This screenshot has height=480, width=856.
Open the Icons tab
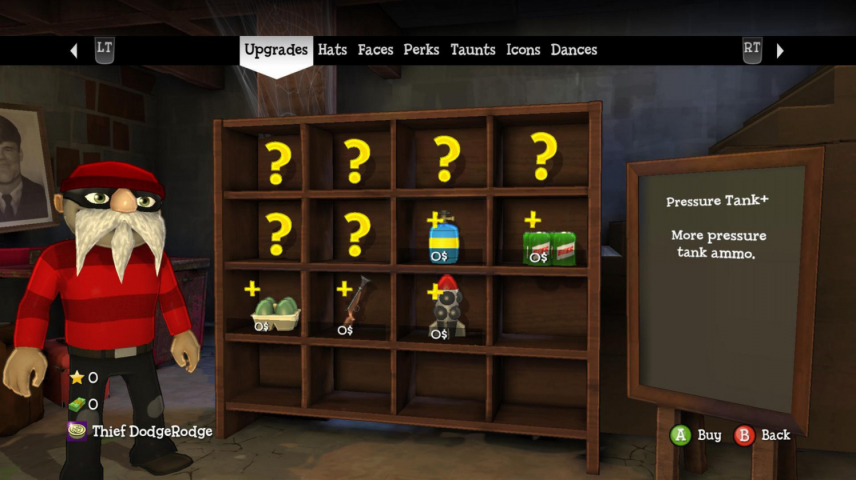tap(523, 50)
